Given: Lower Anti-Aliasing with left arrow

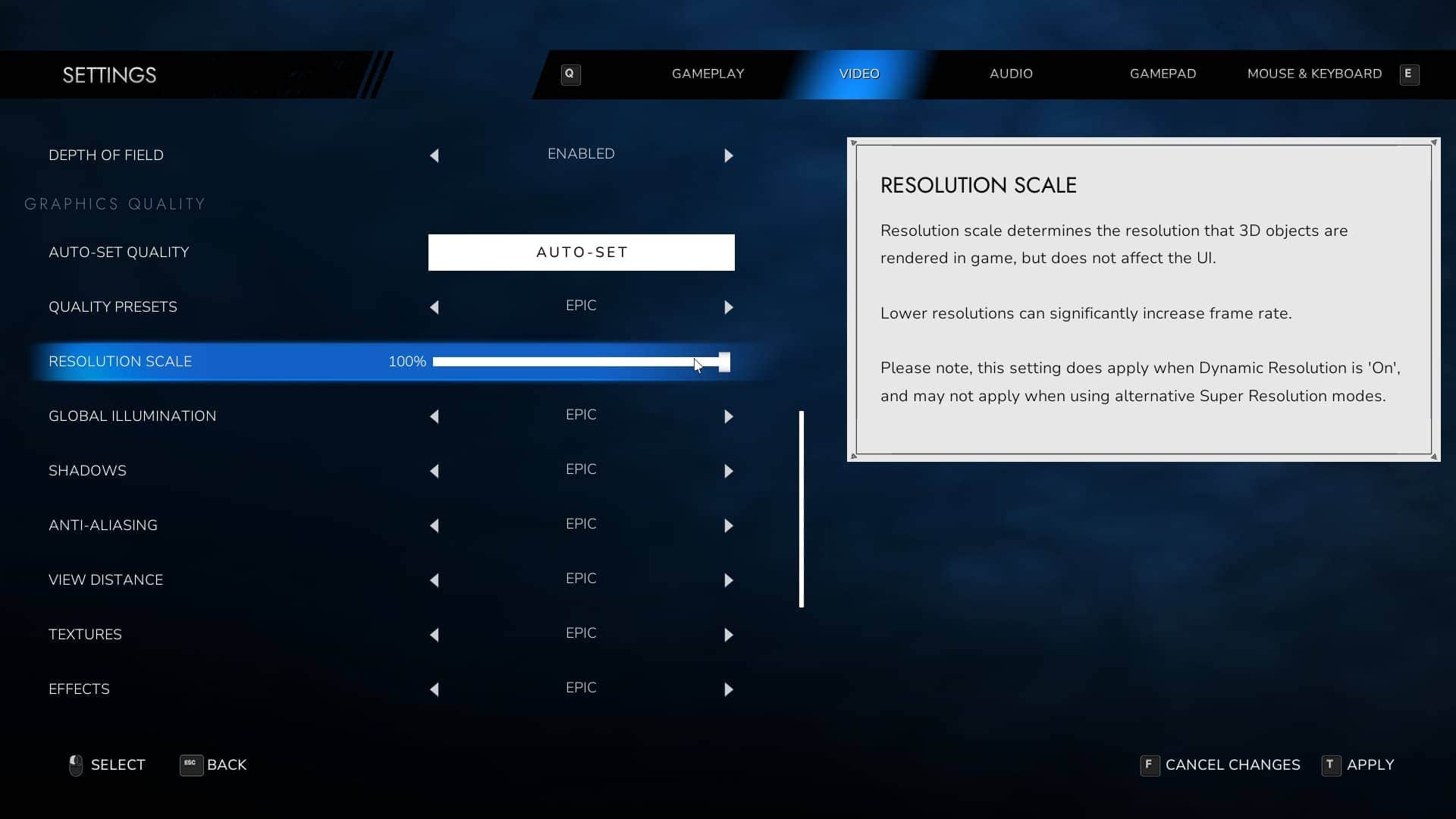Looking at the screenshot, I should coord(435,526).
